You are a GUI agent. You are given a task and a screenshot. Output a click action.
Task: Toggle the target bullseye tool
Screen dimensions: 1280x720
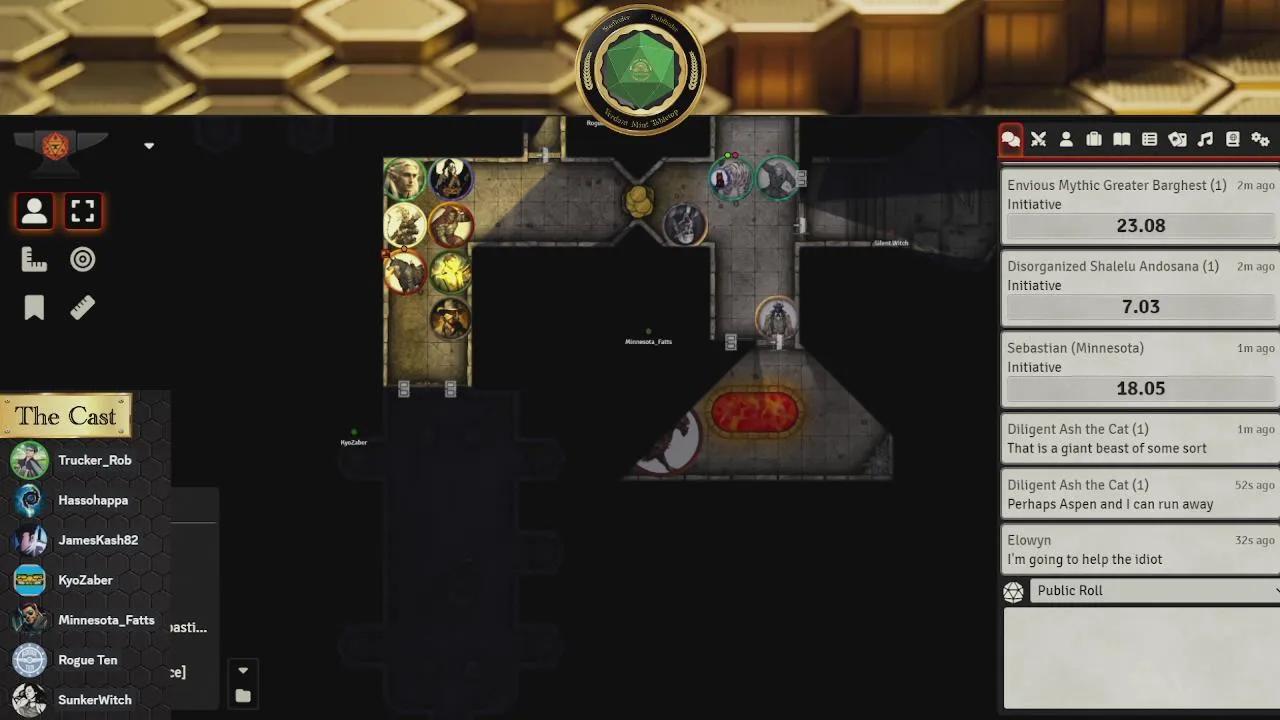[x=82, y=258]
